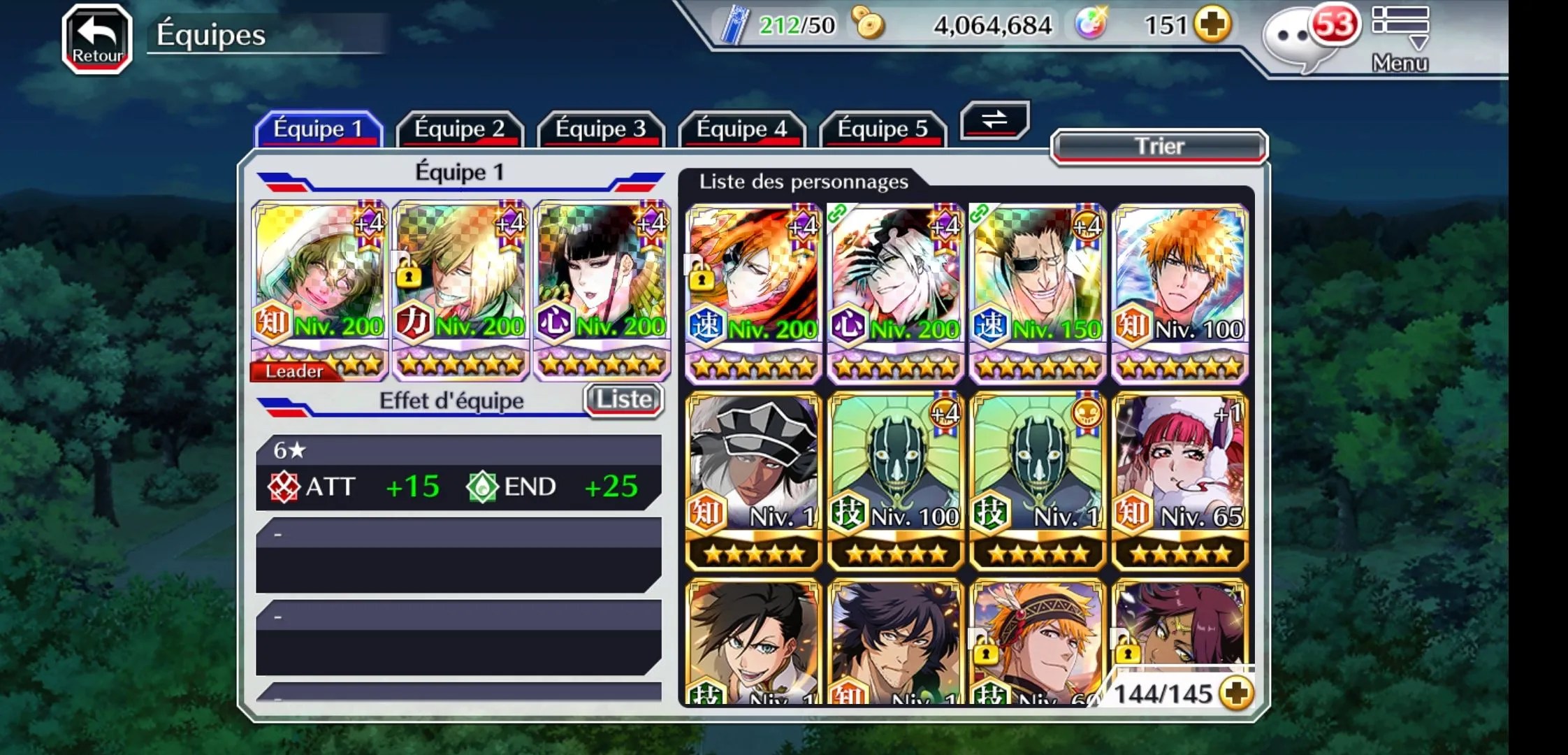Select the Leader character in Équipe 1

point(319,290)
